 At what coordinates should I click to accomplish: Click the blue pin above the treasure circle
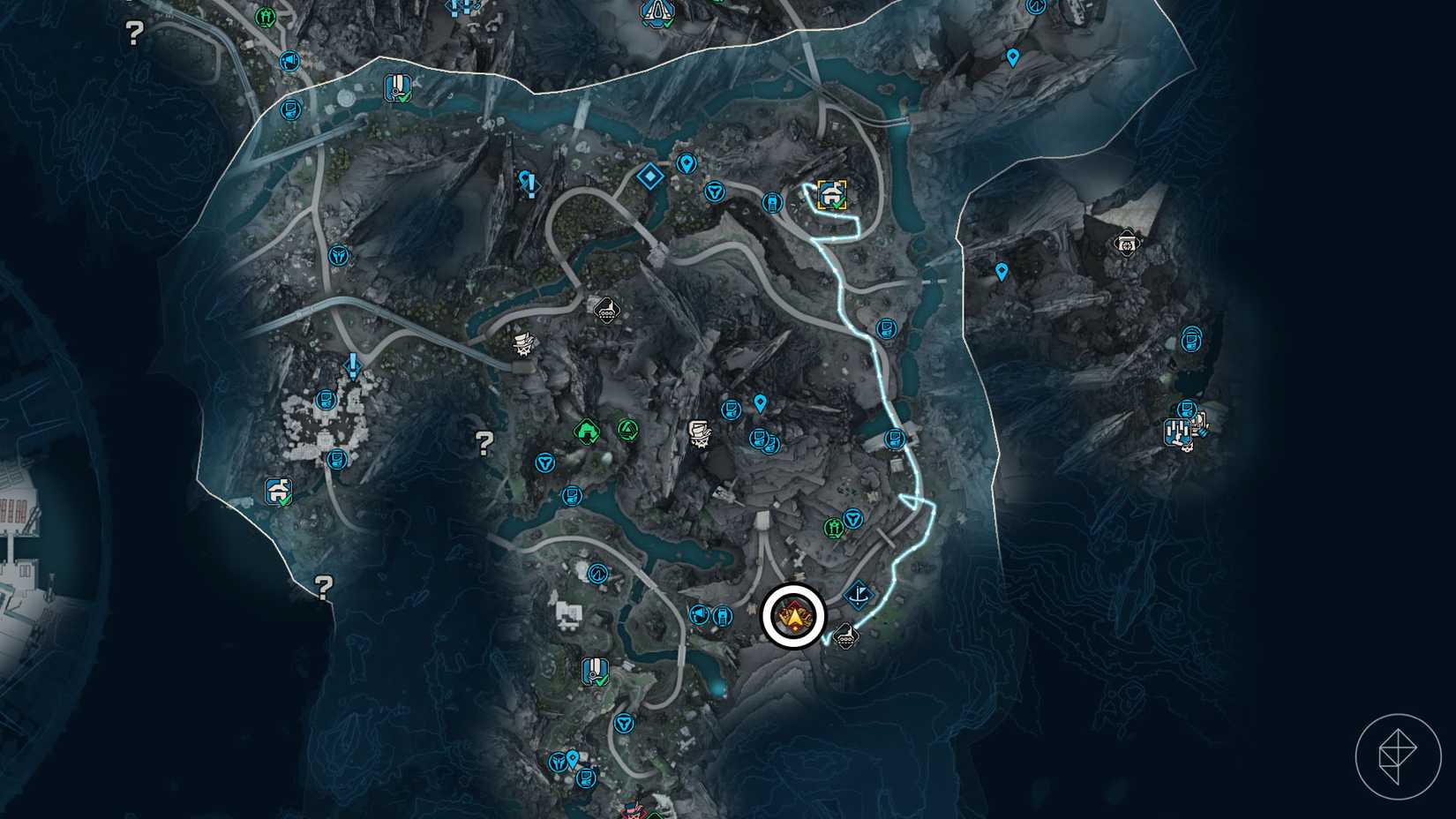pos(760,403)
